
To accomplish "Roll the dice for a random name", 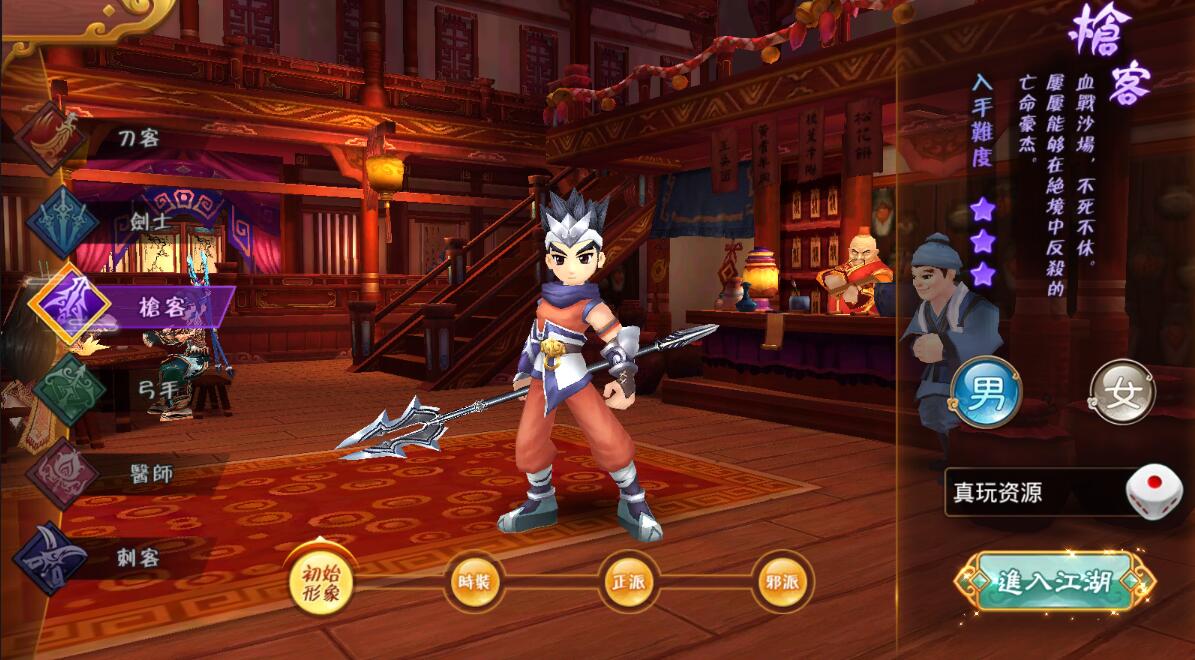I will pyautogui.click(x=1153, y=492).
